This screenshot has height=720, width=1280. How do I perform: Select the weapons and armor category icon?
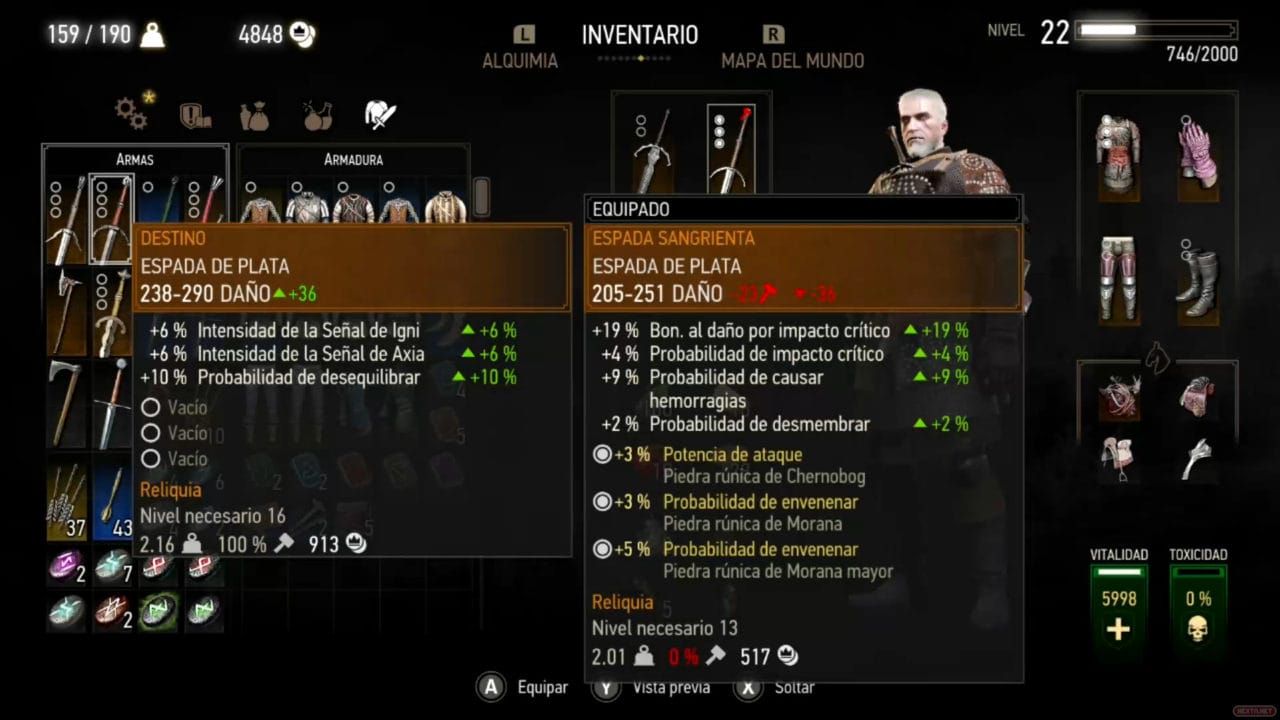click(378, 113)
